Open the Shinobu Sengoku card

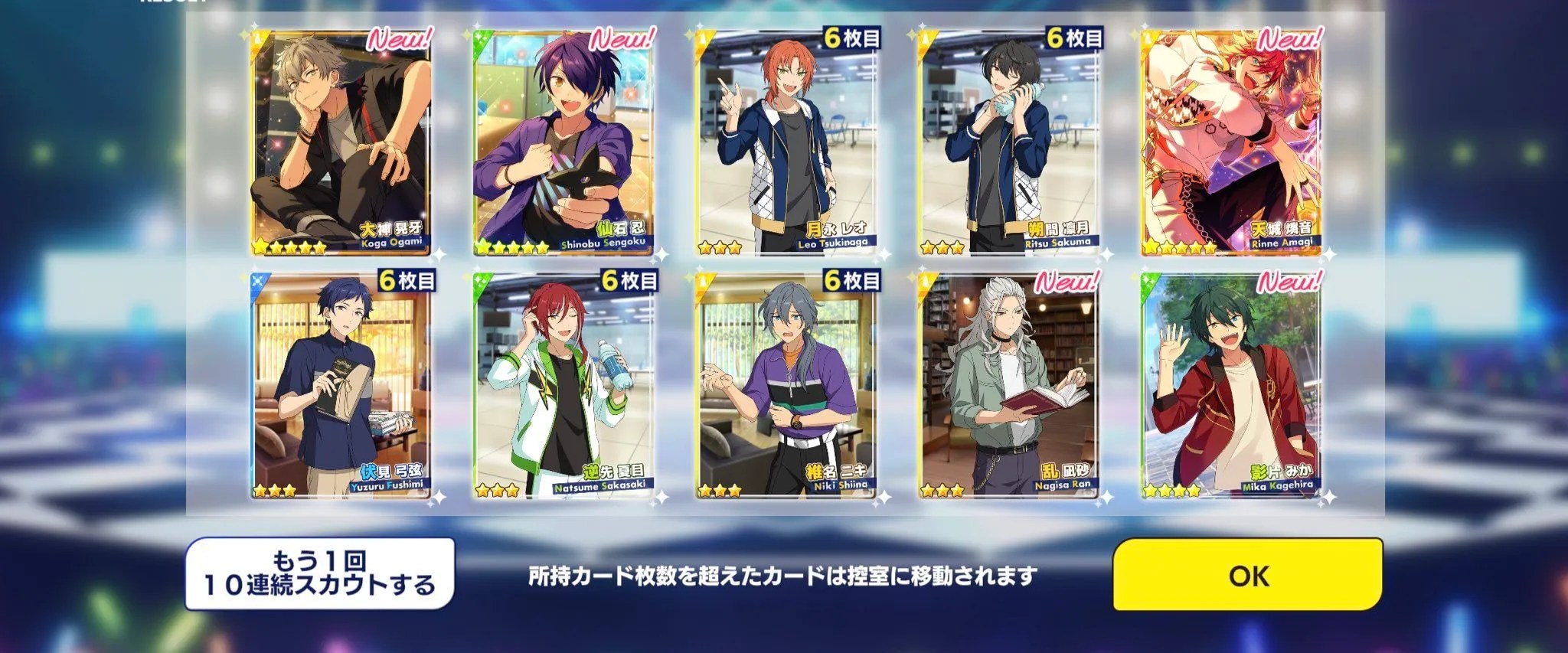563,143
